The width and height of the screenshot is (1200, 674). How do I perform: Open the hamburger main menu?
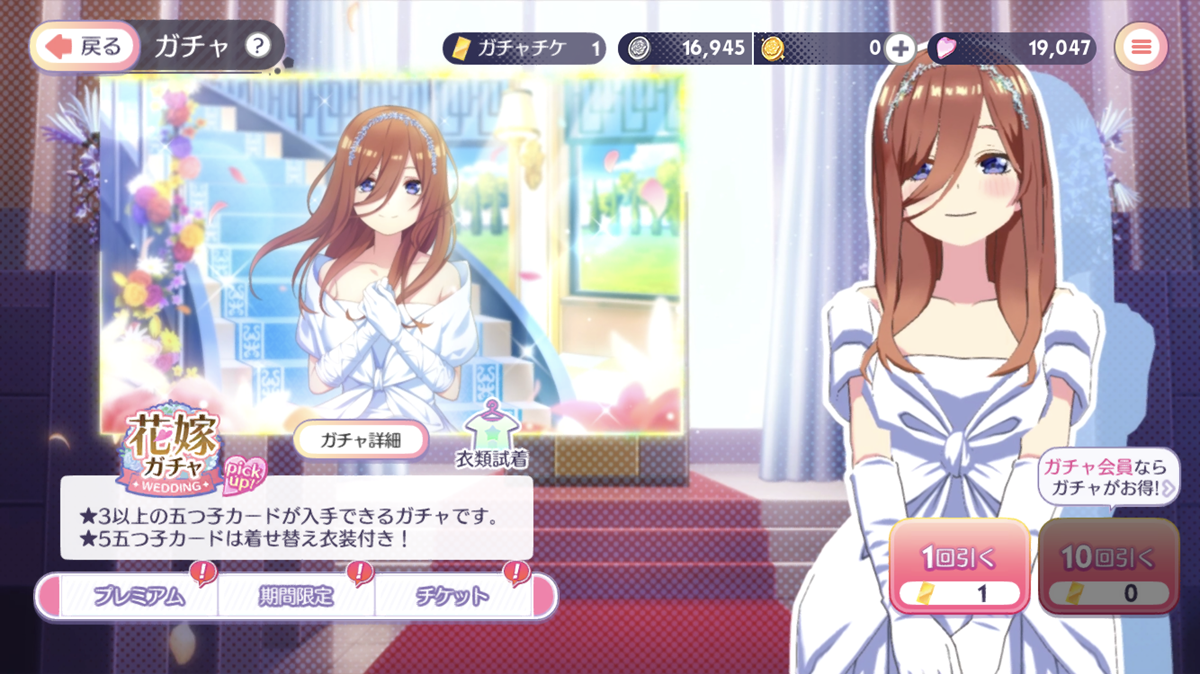point(1141,47)
